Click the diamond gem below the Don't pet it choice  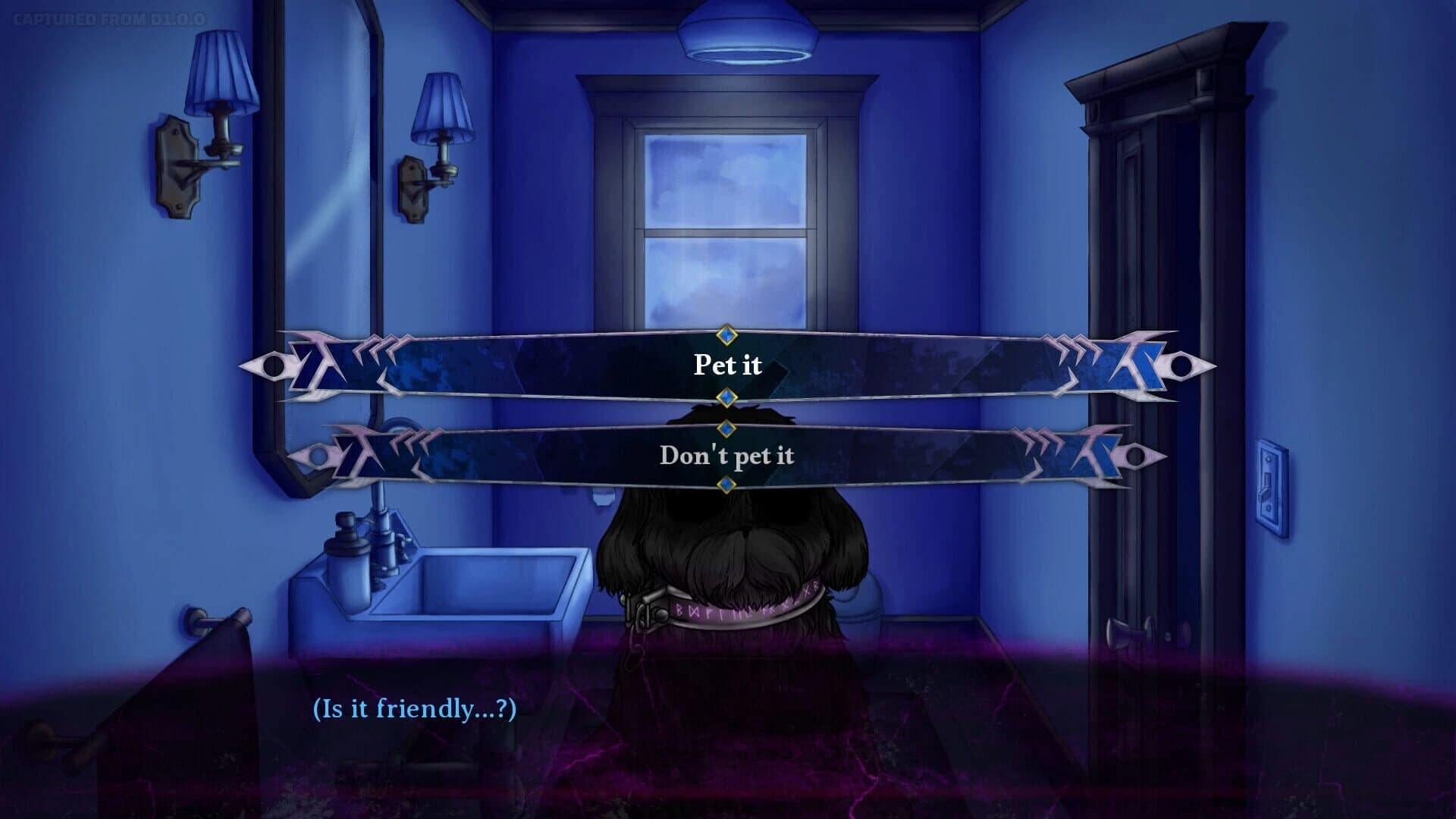click(727, 482)
